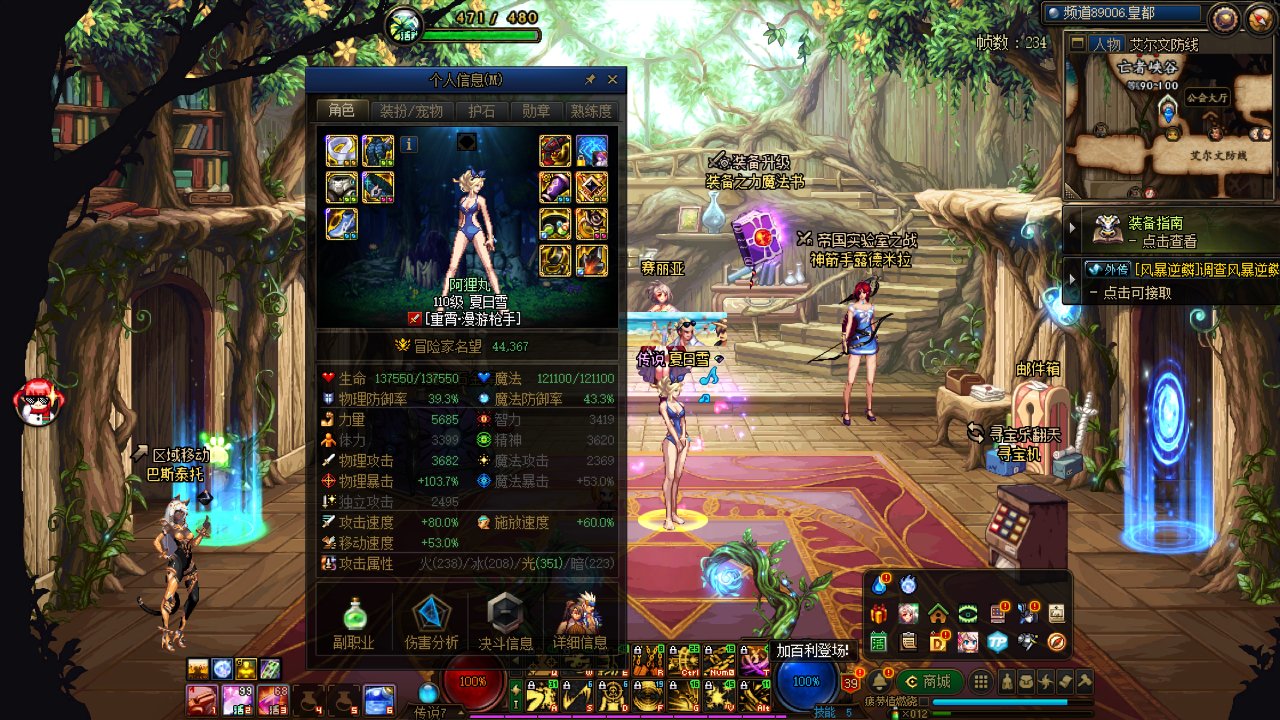This screenshot has width=1280, height=720.
Task: Open 伤害分析 damage analysis
Action: tap(432, 622)
